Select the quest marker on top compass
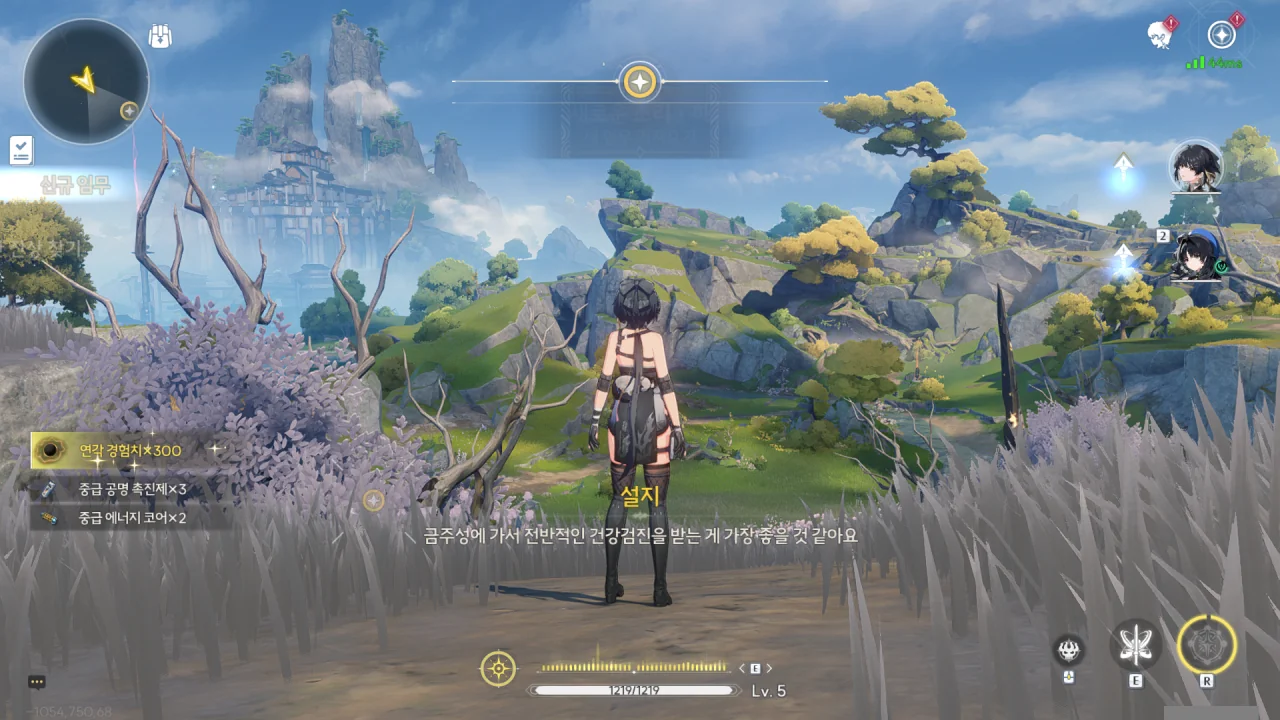The height and width of the screenshot is (720, 1280). click(x=639, y=81)
